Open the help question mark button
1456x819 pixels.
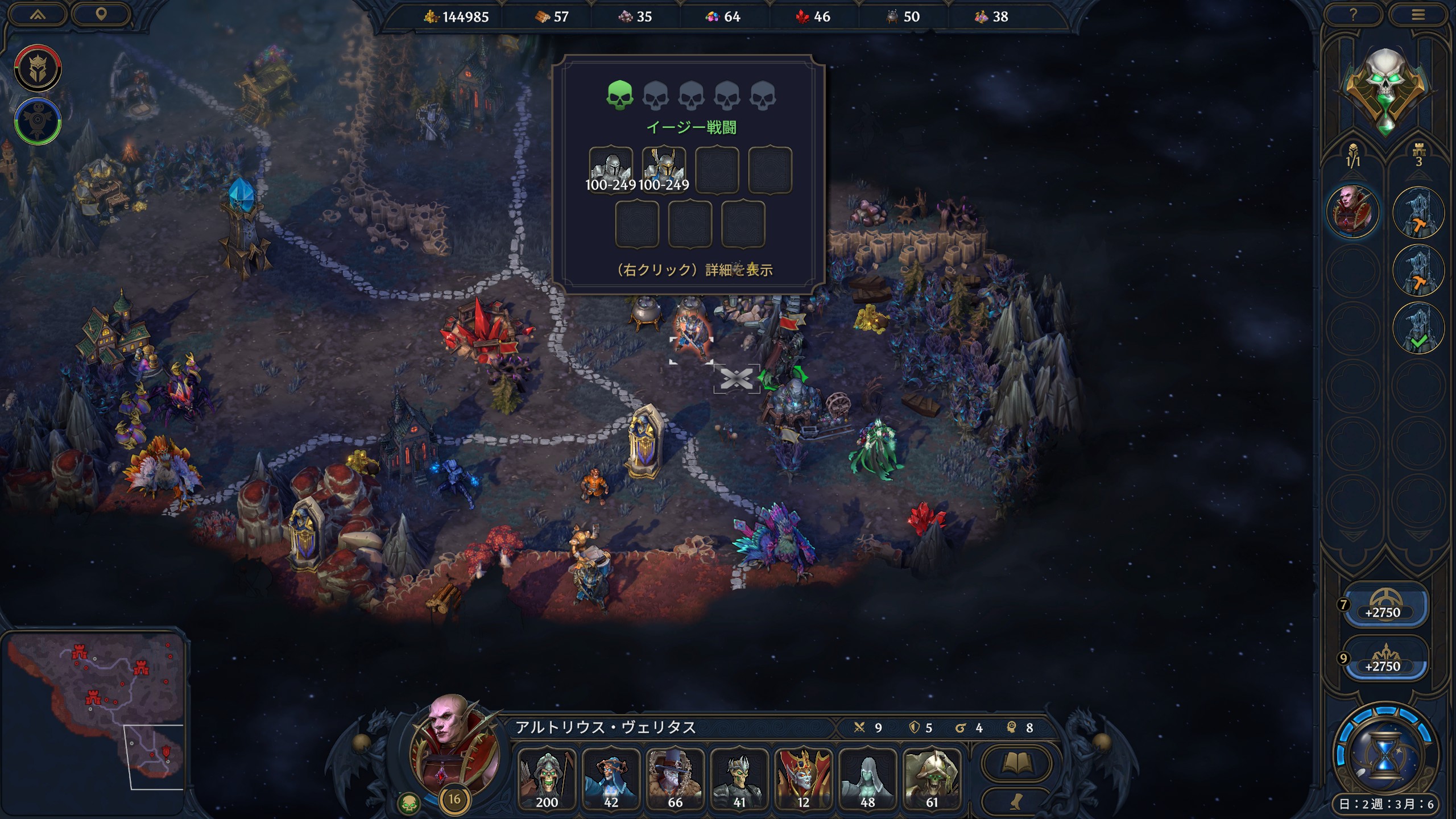pos(1353,15)
